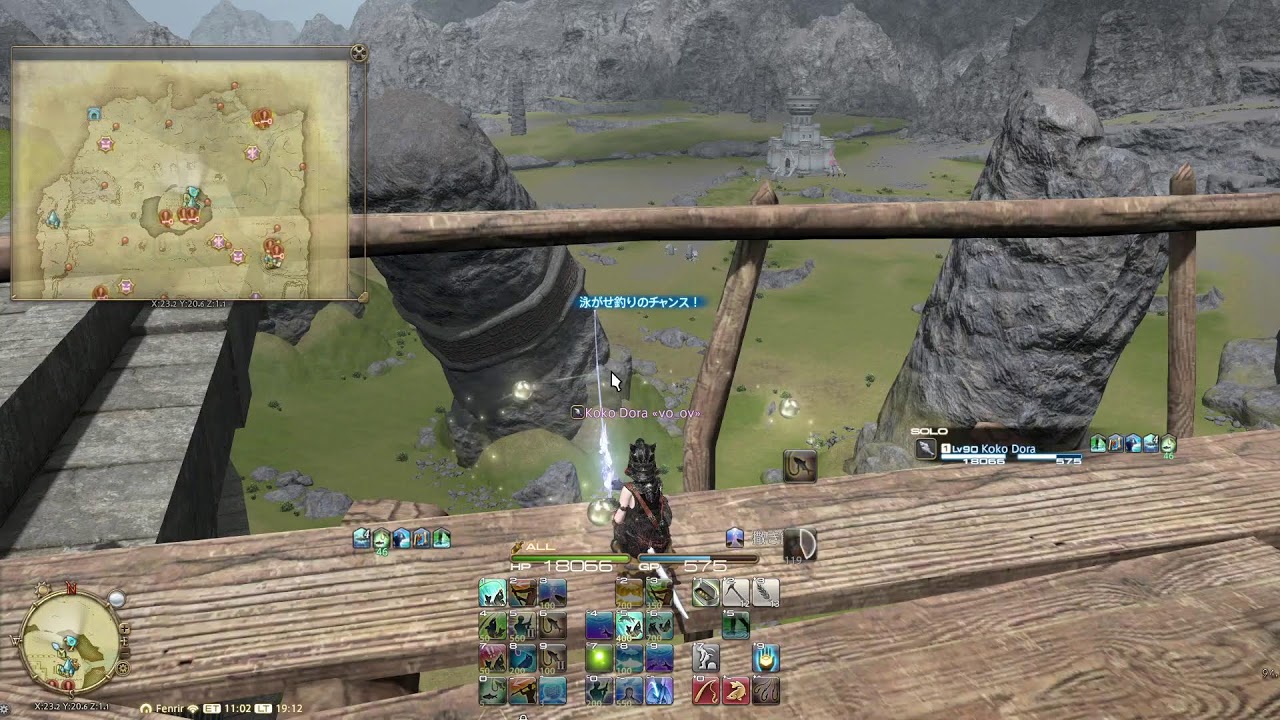
Task: Open the system menu gear in the bottom-left corner
Action: coord(7,707)
